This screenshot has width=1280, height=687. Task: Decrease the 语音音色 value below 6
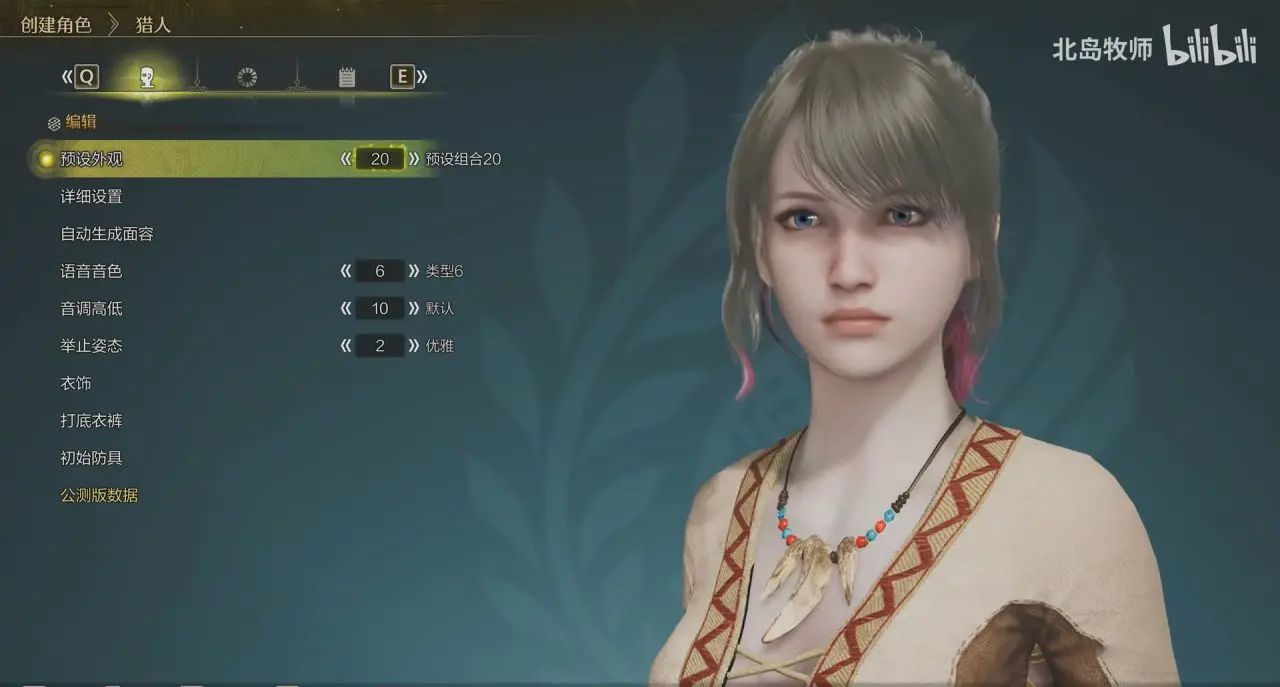coord(346,271)
